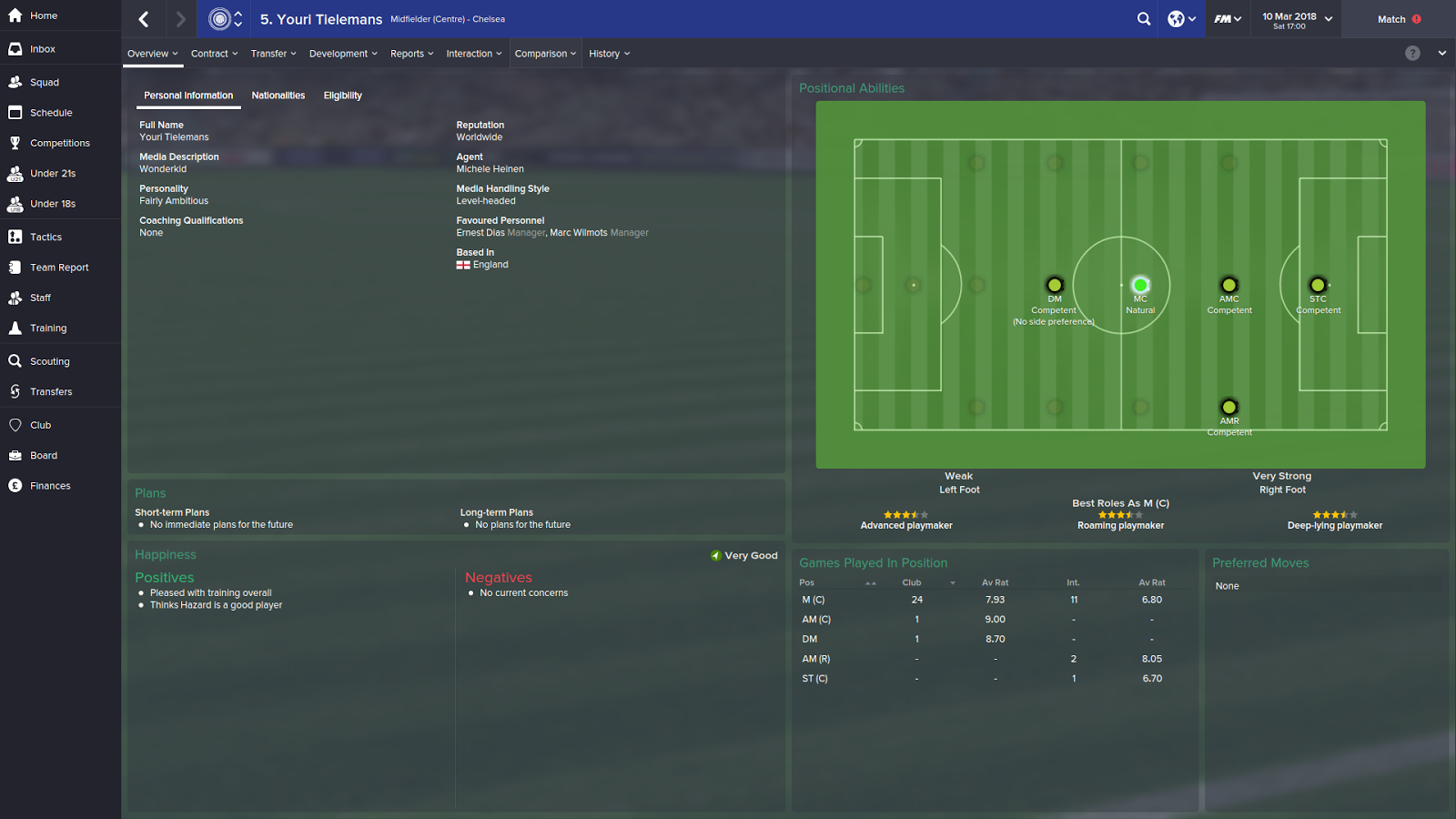Image resolution: width=1456 pixels, height=819 pixels.
Task: Switch to the Nationalities tab
Action: [278, 95]
